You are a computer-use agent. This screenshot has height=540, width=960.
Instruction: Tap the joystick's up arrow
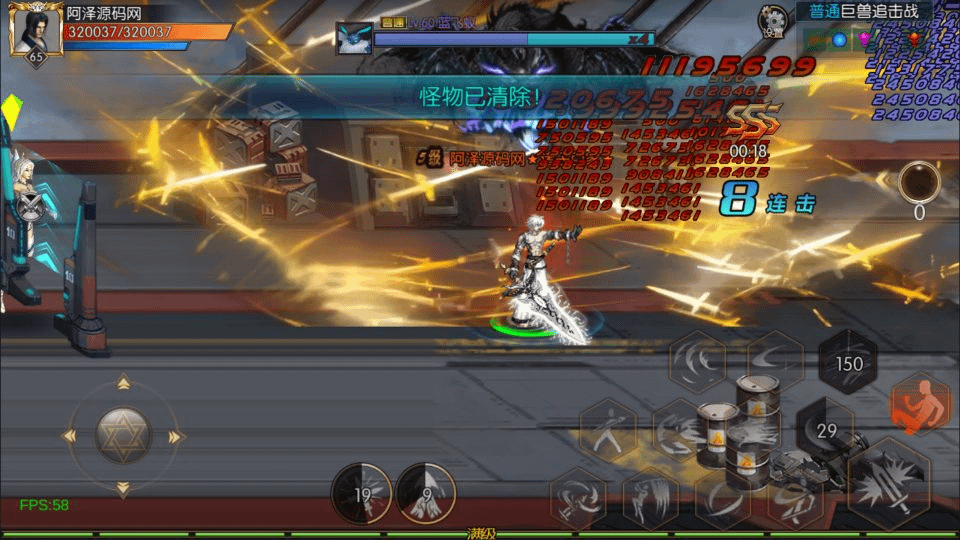click(x=123, y=382)
